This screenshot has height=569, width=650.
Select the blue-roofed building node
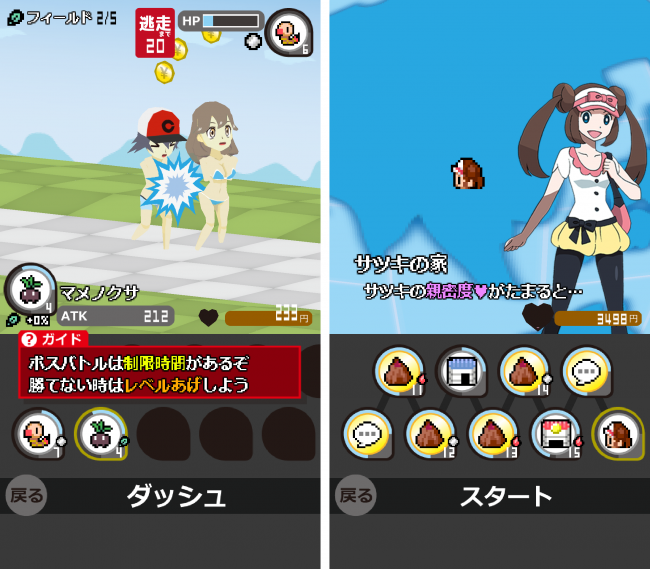[462, 370]
